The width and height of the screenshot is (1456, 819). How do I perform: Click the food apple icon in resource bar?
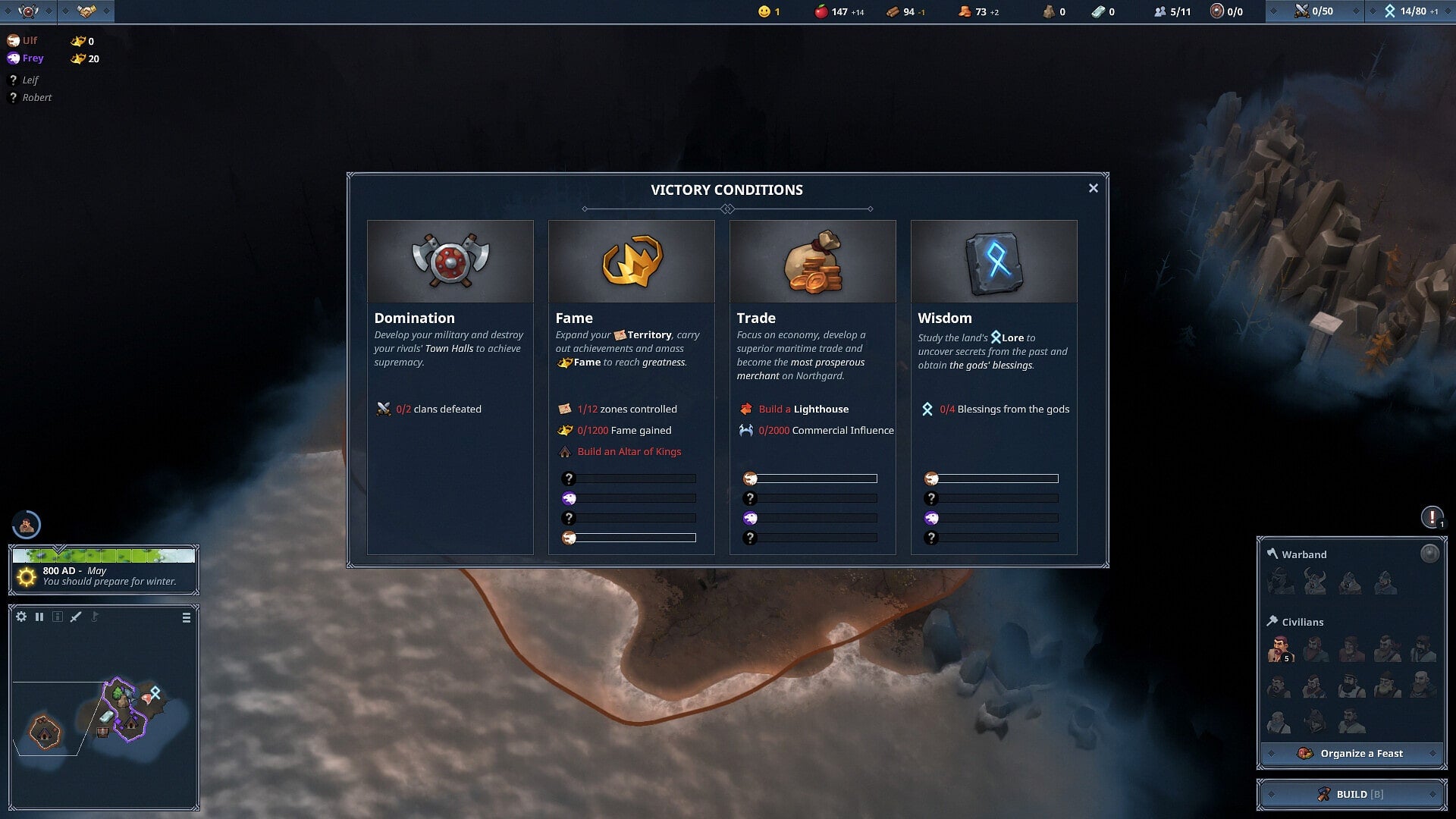tap(821, 11)
